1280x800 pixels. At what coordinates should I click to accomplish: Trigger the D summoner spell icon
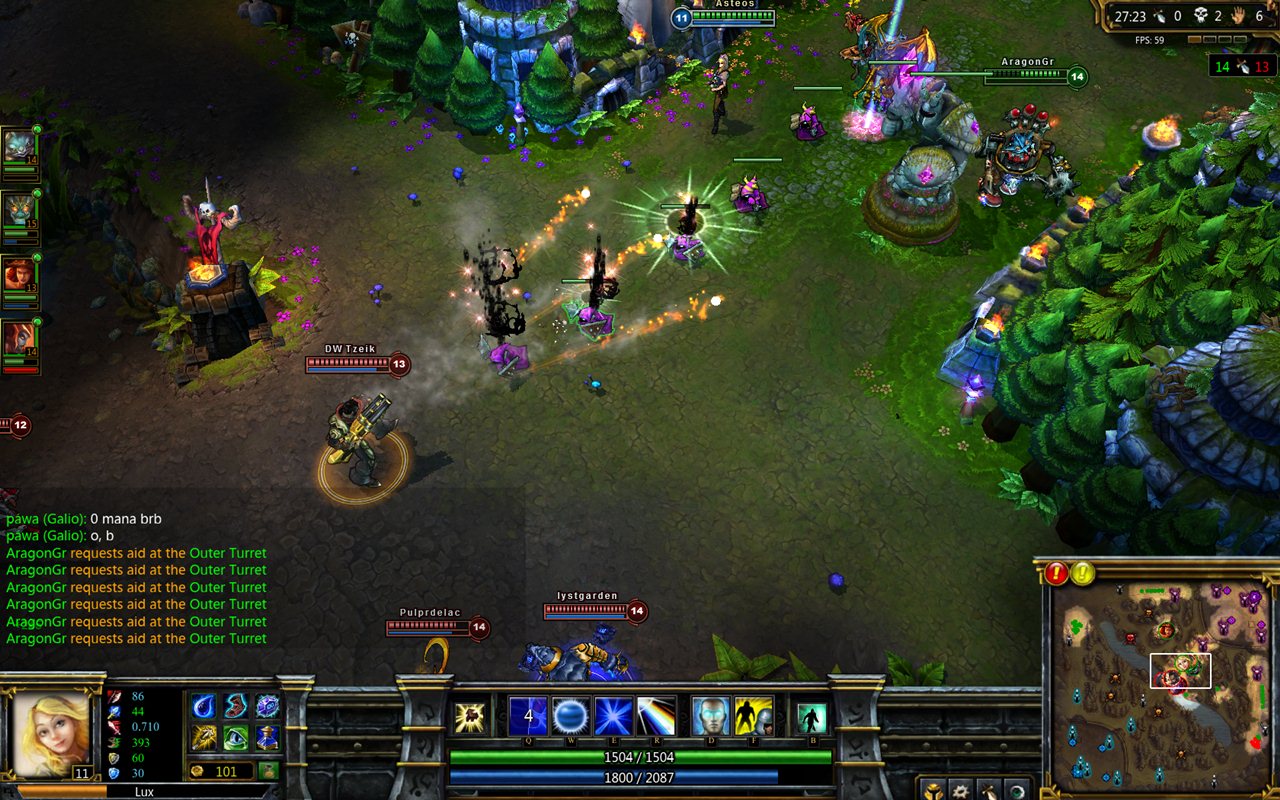[711, 716]
